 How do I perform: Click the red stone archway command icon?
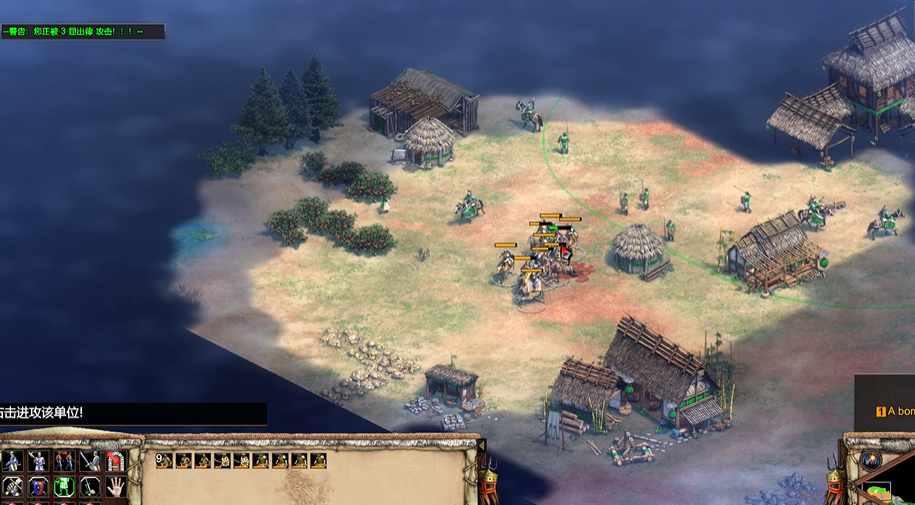pyautogui.click(x=115, y=461)
